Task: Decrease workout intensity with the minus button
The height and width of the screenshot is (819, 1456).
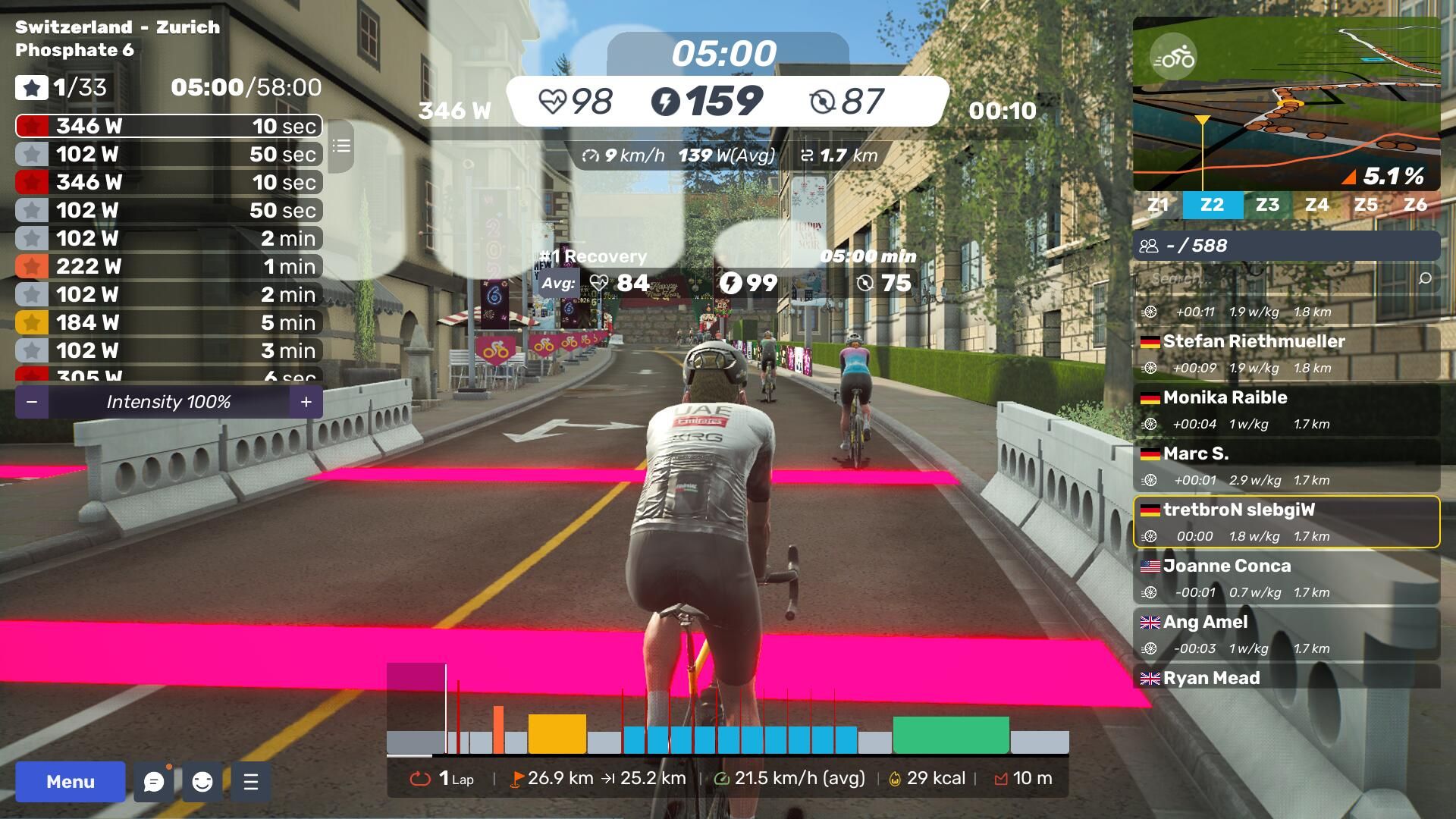Action: point(32,402)
